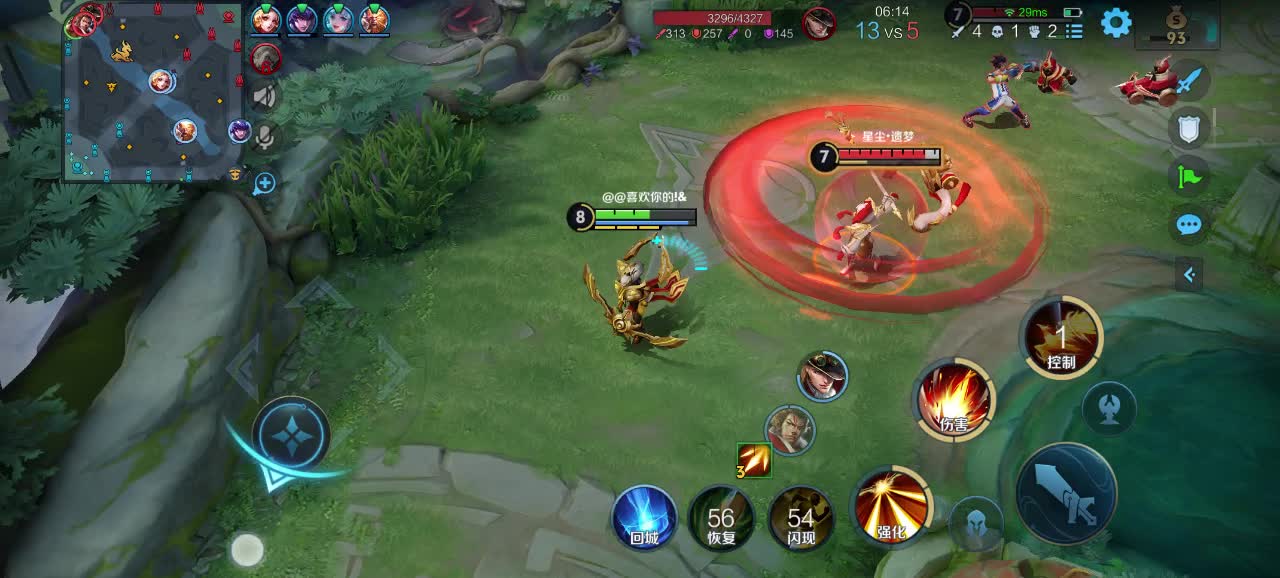This screenshot has width=1280, height=578.
Task: Activate the 回城 recall ability
Action: coord(644,518)
